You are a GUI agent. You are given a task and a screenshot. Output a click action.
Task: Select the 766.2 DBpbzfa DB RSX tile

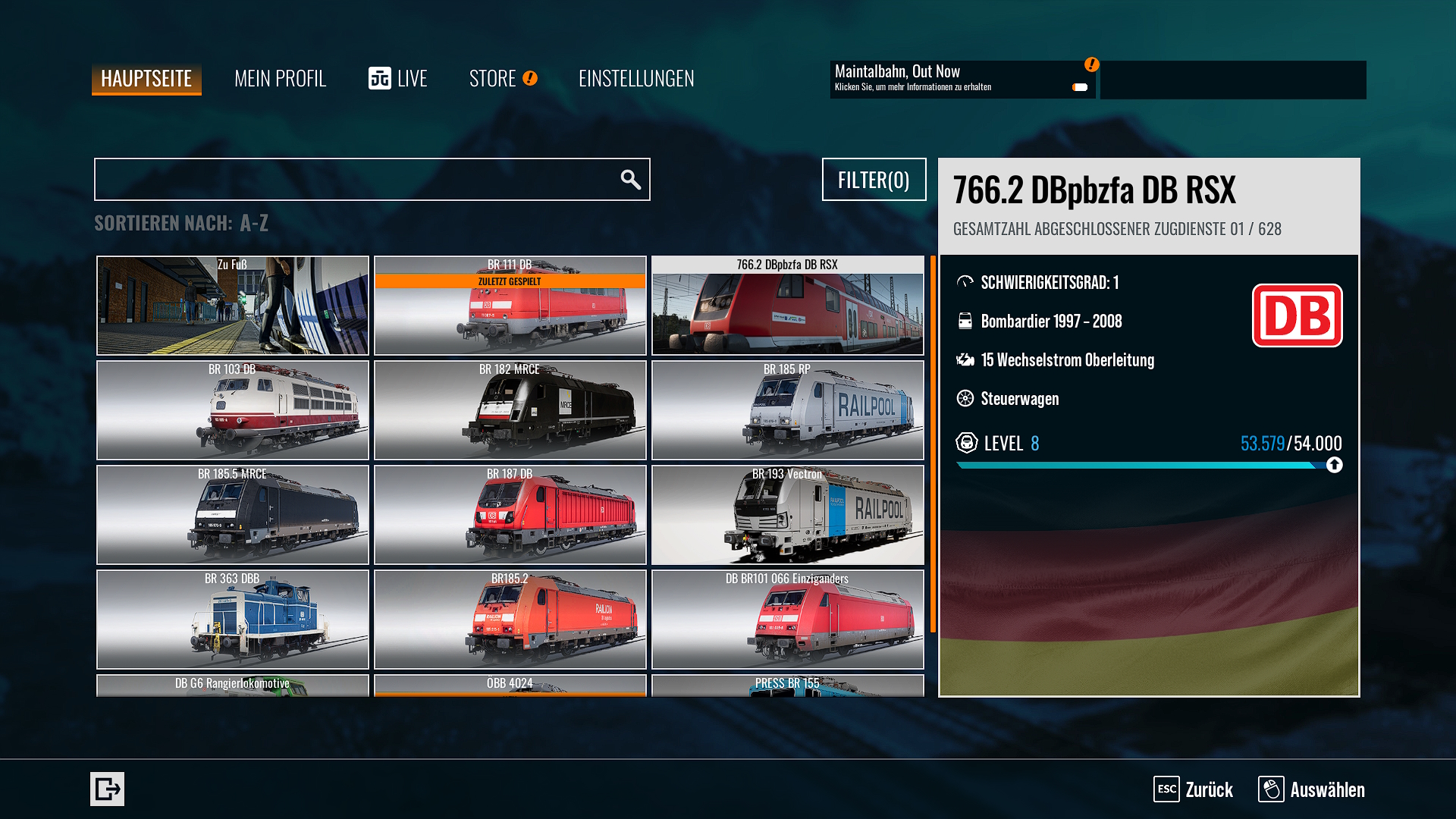(x=787, y=306)
